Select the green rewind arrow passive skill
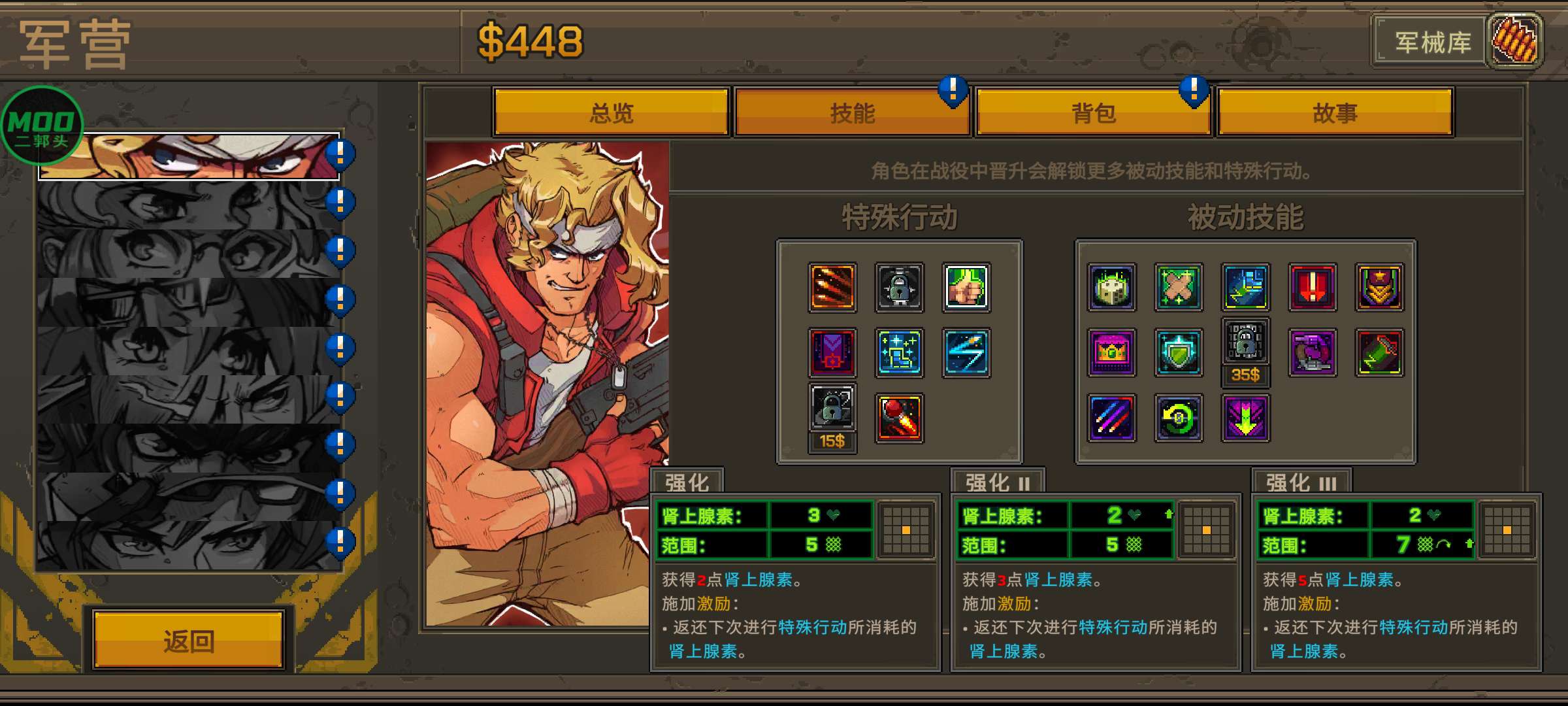Viewport: 1568px width, 706px height. 1179,418
